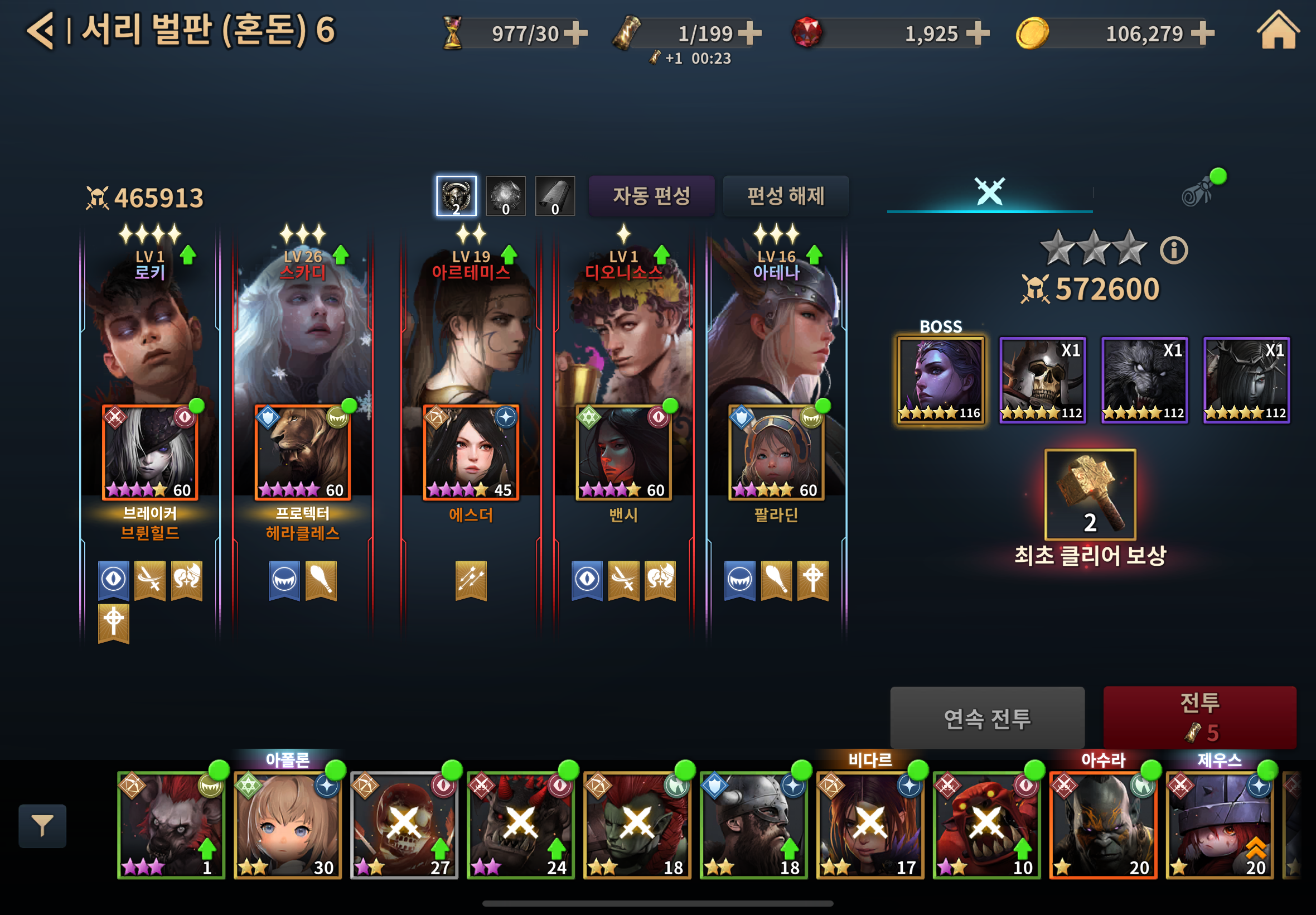
Task: View the golden hammer first-clear reward
Action: (1090, 494)
